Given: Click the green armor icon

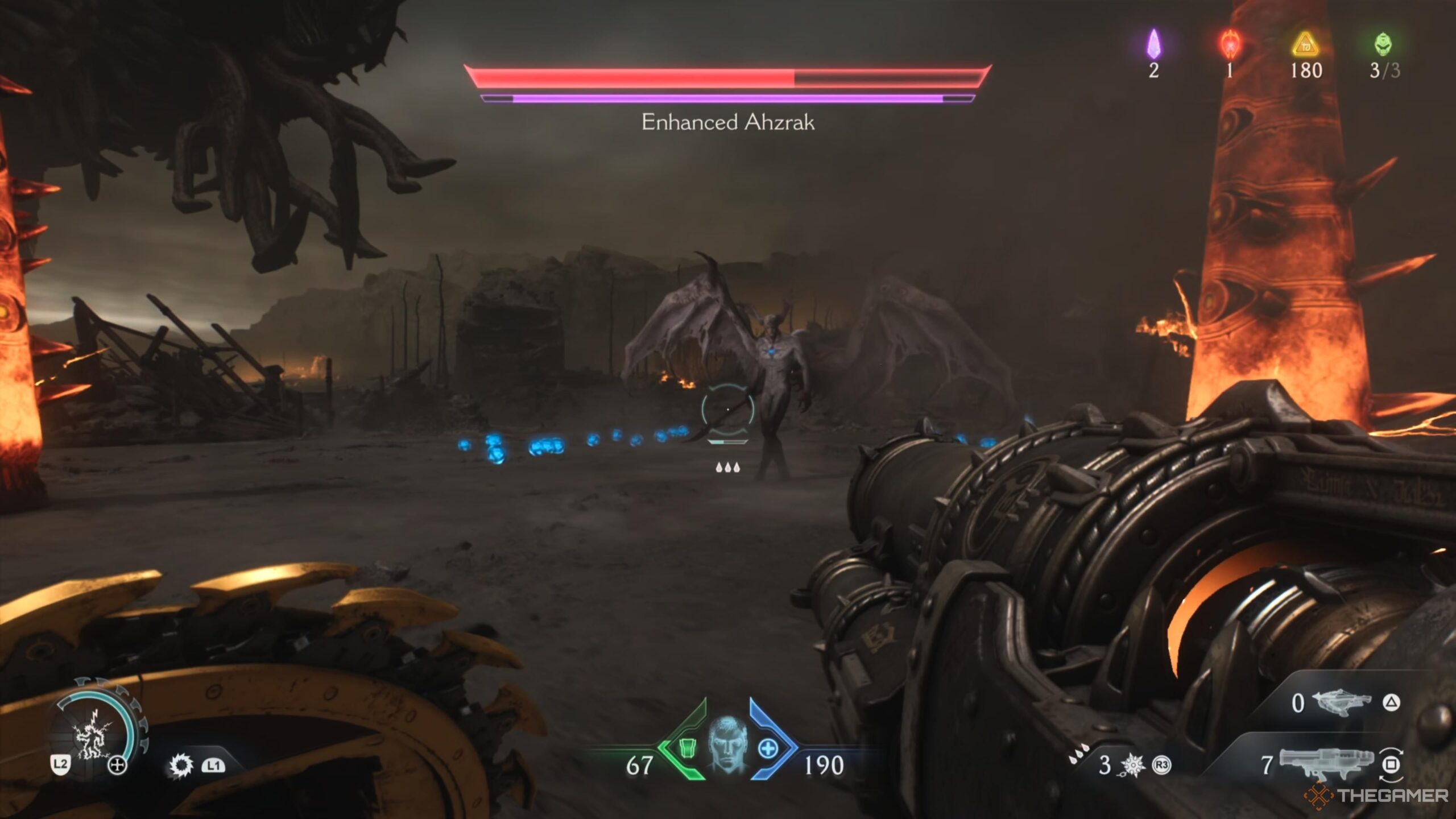Looking at the screenshot, I should [x=688, y=749].
